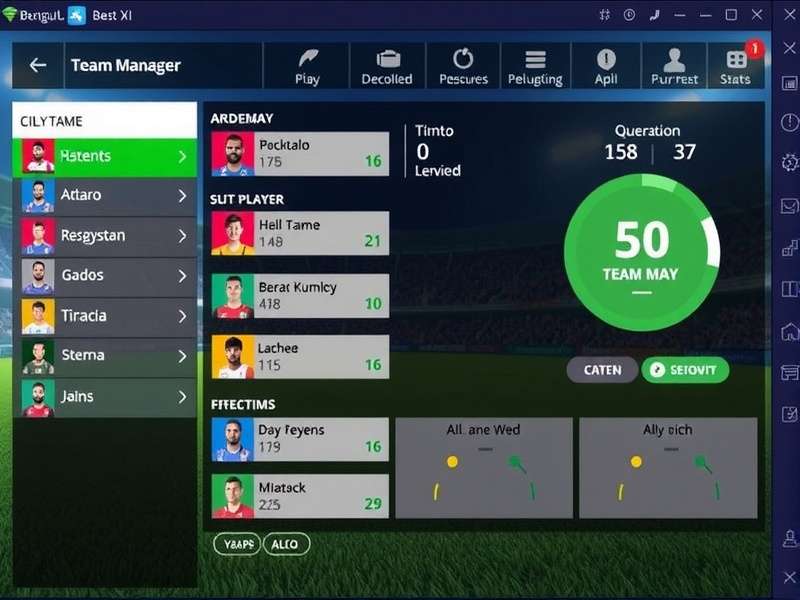This screenshot has height=600, width=800.
Task: Close the emulator window
Action: [757, 15]
